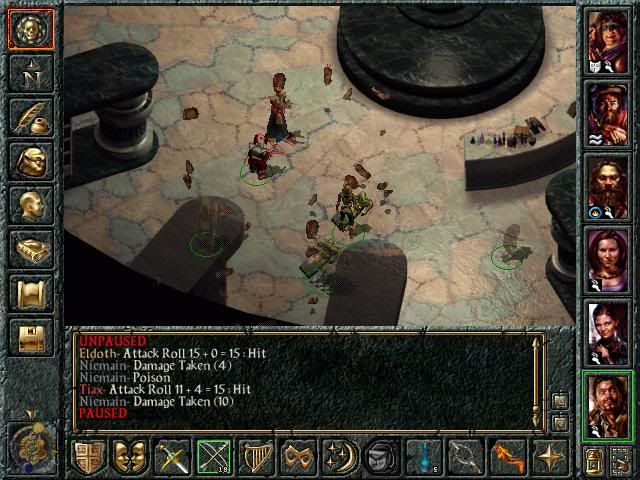Screen dimensions: 640x480
Task: Open the options via the floppy disk icon
Action: tap(30, 337)
